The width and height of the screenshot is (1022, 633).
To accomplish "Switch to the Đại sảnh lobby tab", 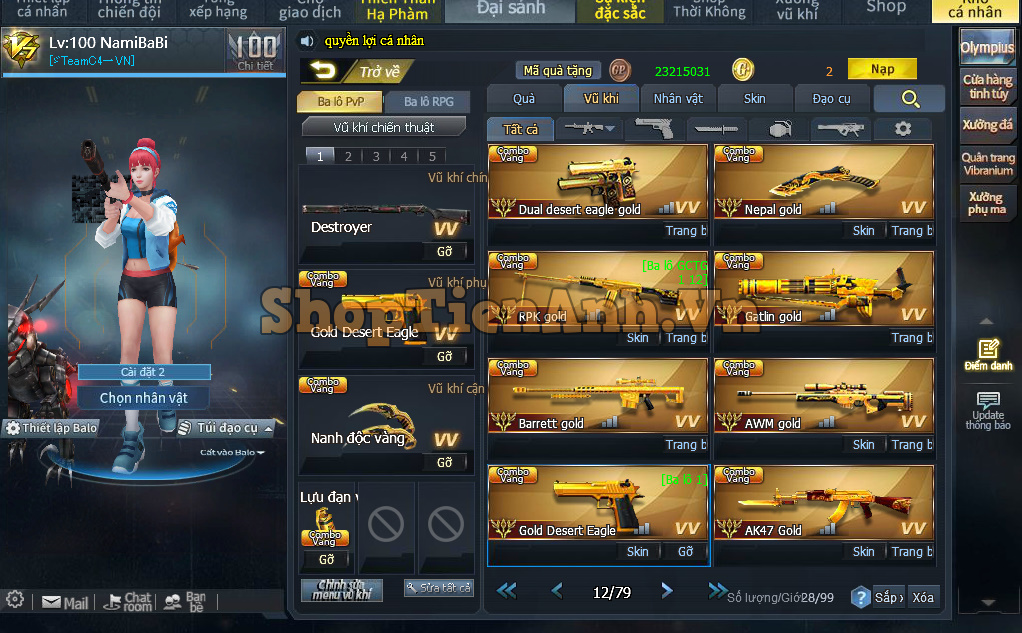I will pyautogui.click(x=510, y=9).
